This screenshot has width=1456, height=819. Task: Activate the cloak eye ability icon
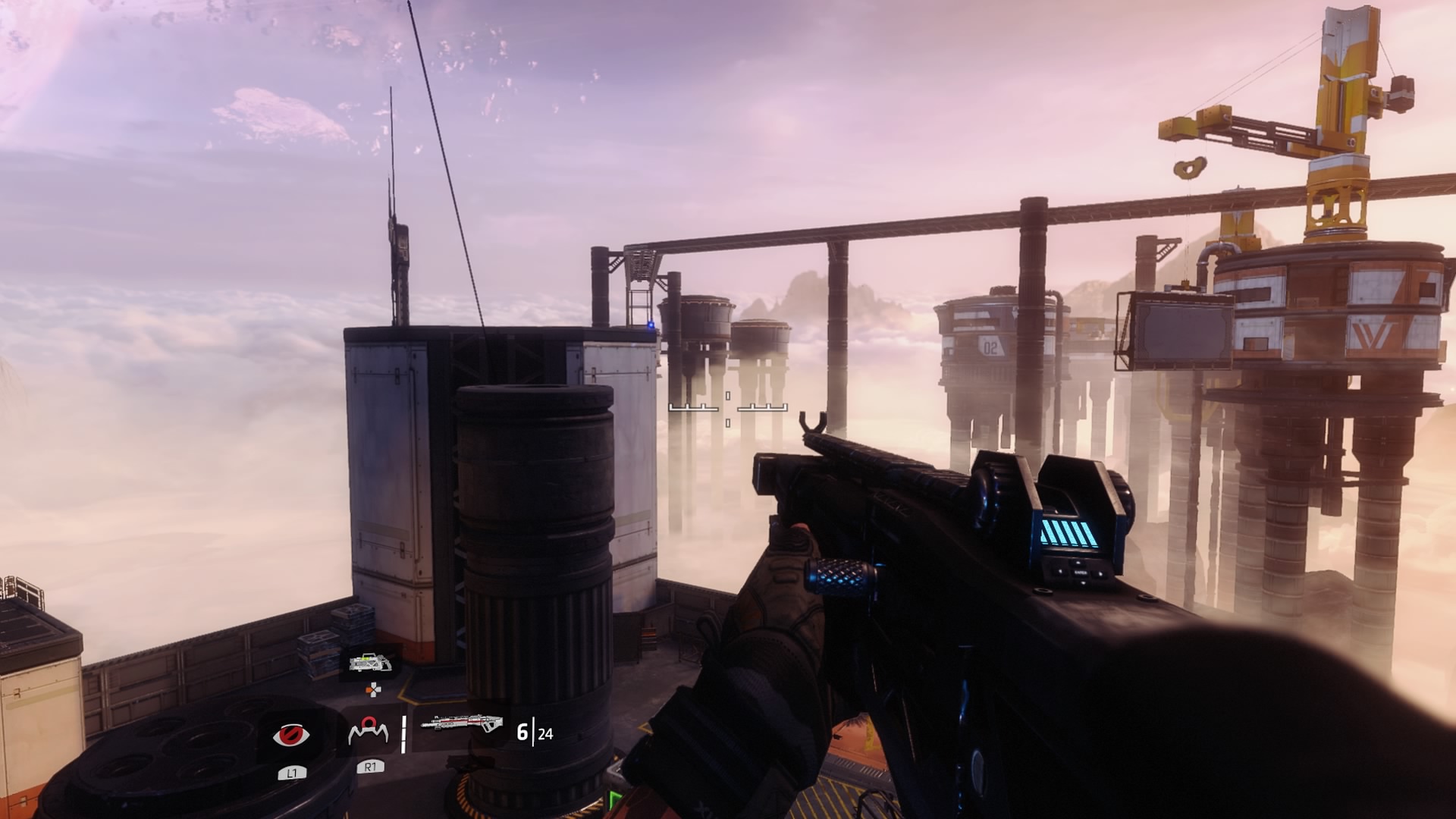point(291,734)
